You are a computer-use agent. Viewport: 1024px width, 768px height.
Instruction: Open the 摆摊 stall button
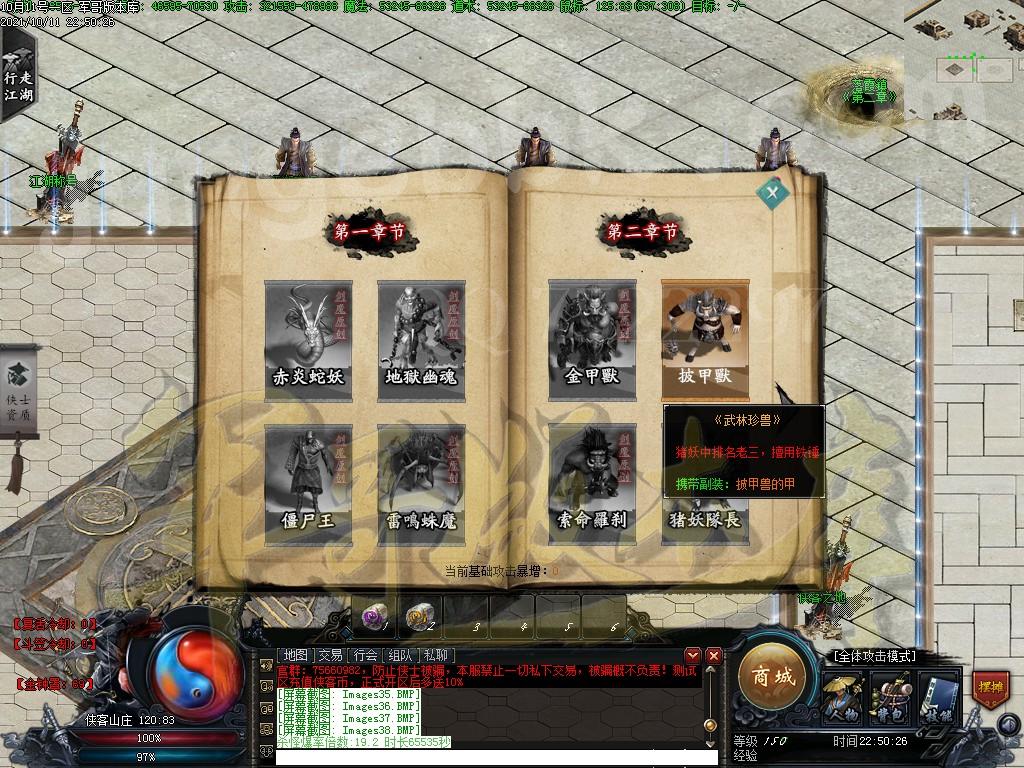[989, 688]
